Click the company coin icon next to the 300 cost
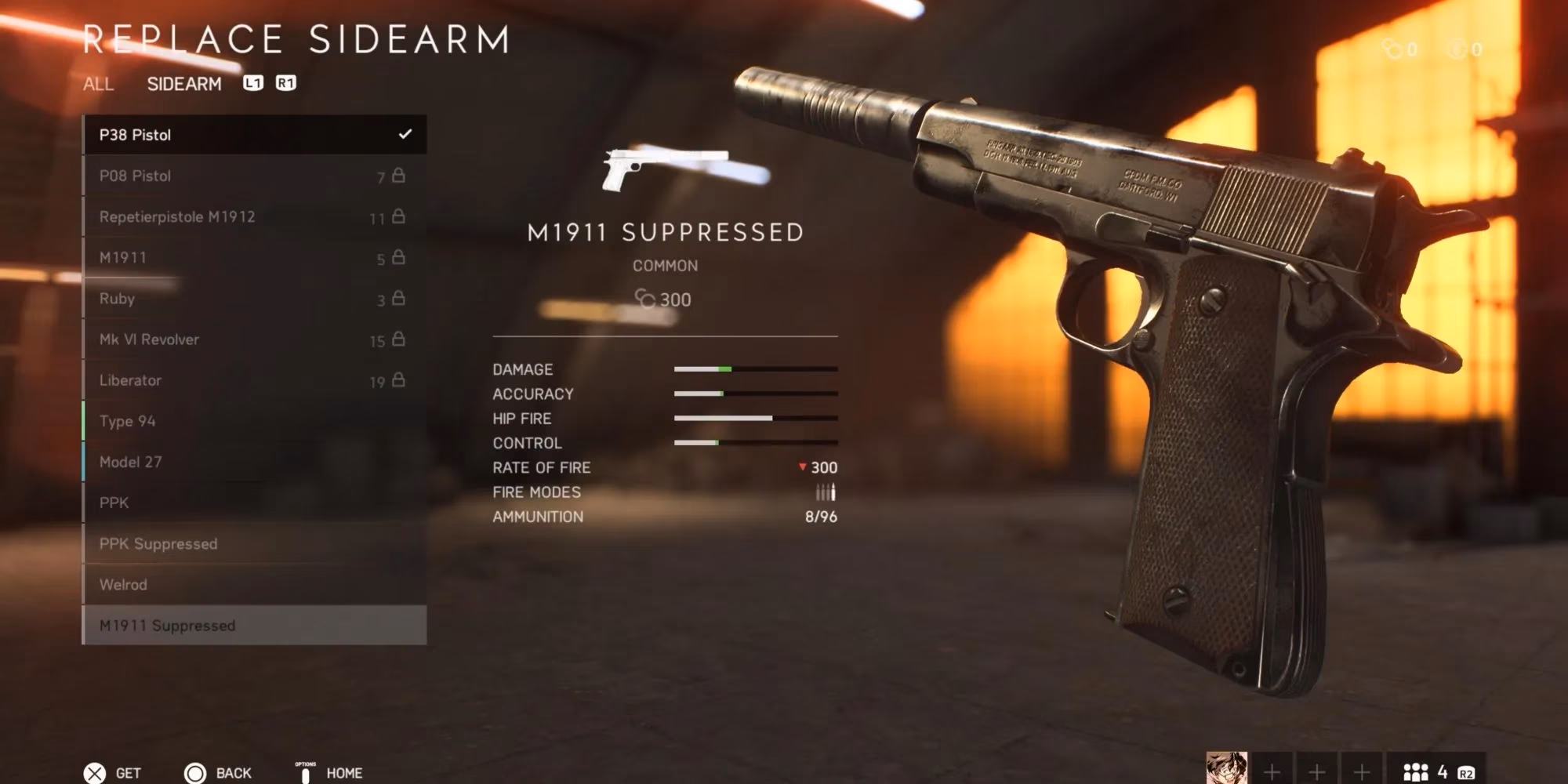The width and height of the screenshot is (1568, 784). (x=644, y=299)
